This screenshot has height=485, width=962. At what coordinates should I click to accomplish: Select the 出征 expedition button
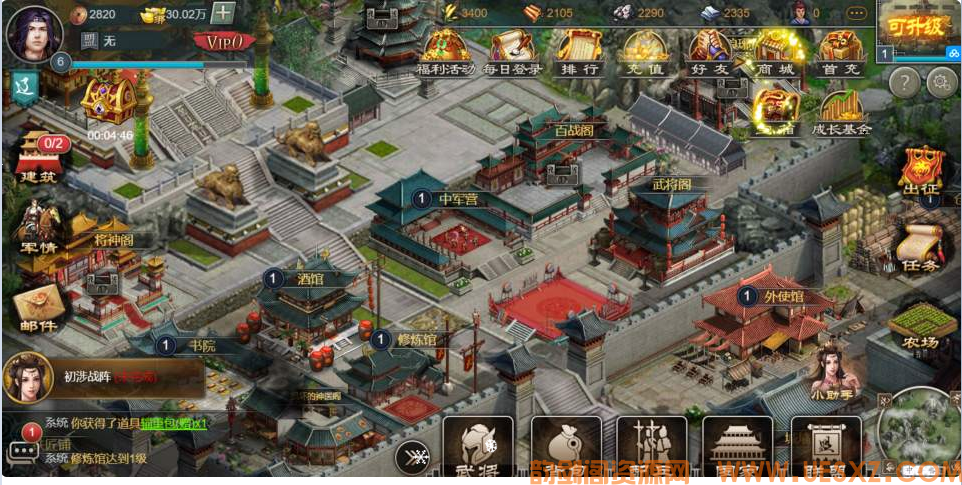tap(921, 172)
